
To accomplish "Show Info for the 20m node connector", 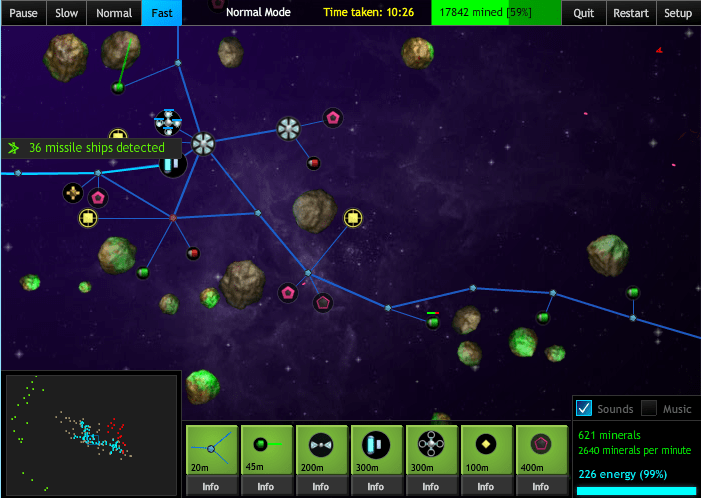I will 211,487.
